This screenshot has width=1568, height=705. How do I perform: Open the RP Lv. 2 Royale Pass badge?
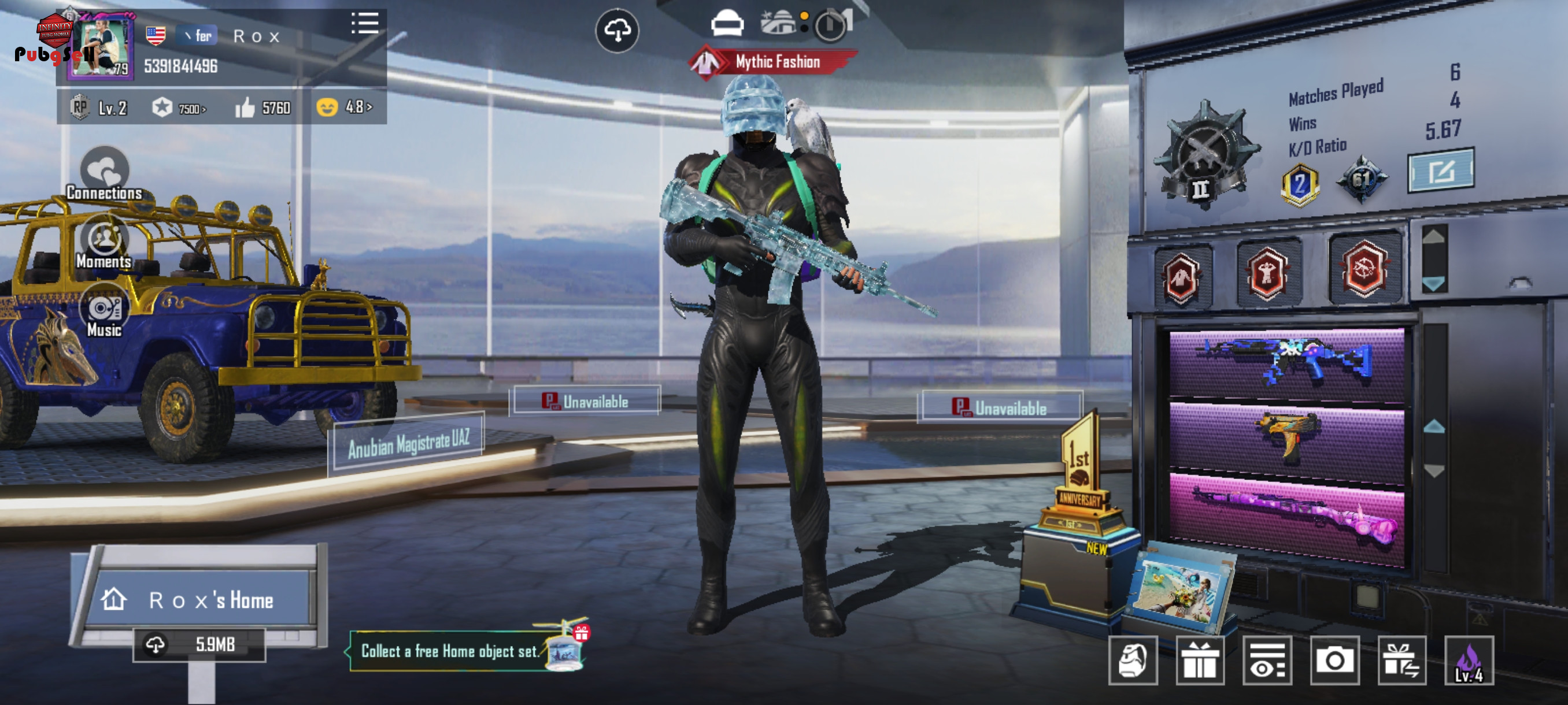(99, 108)
